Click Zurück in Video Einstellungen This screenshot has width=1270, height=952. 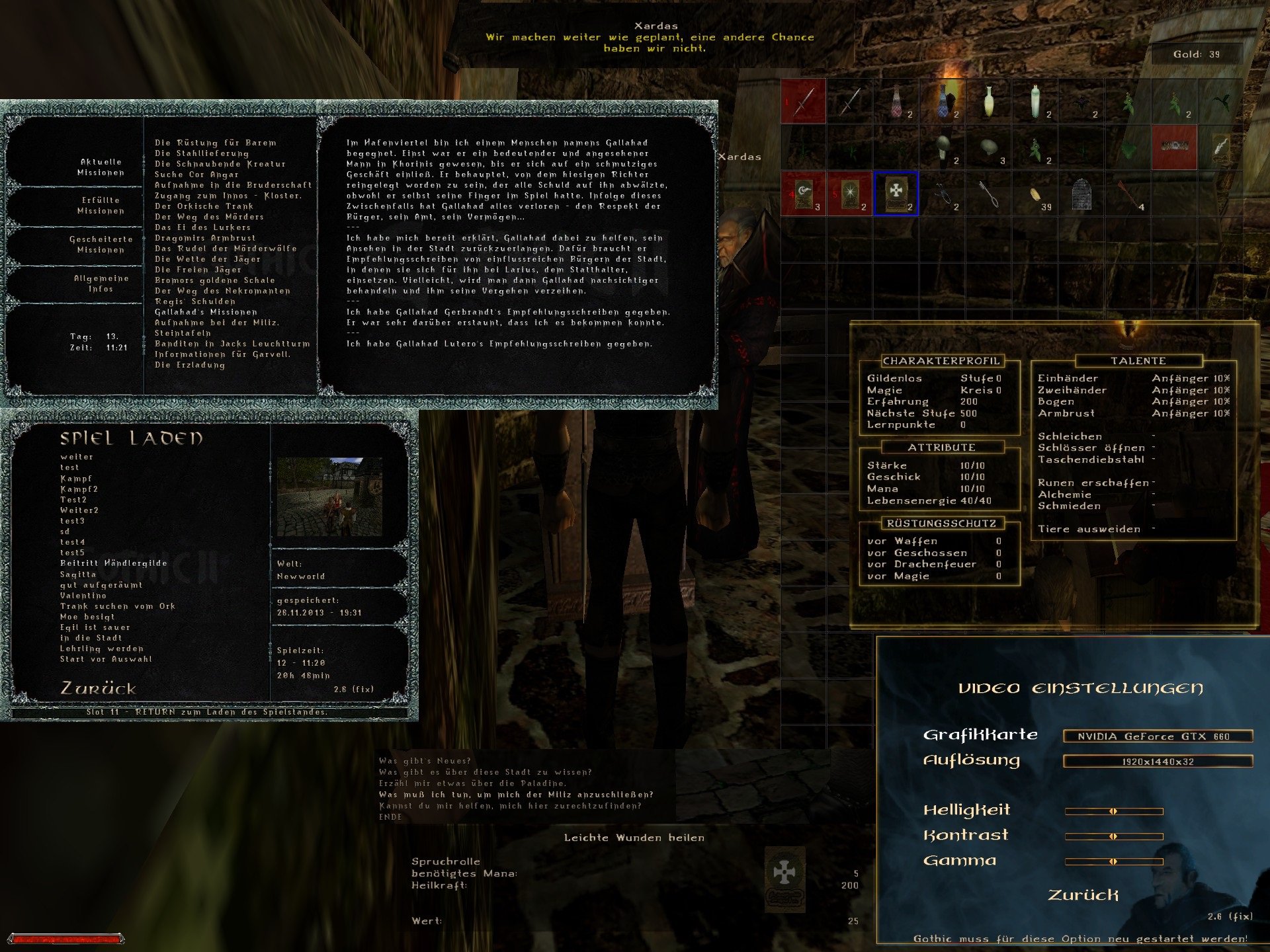tap(1083, 895)
